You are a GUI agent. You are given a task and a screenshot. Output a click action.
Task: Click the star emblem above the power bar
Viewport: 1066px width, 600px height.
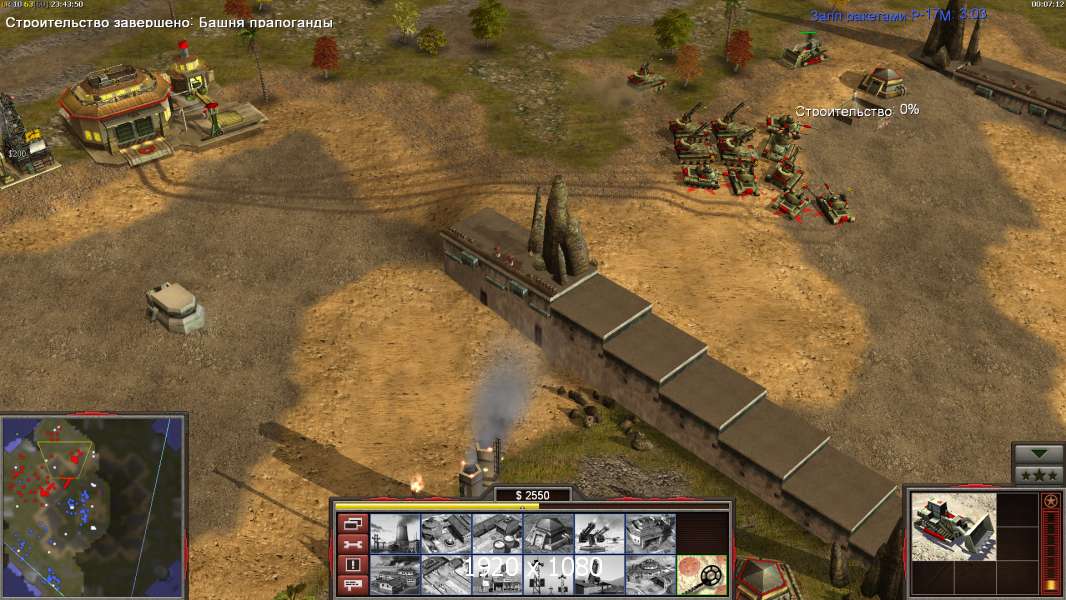1050,501
